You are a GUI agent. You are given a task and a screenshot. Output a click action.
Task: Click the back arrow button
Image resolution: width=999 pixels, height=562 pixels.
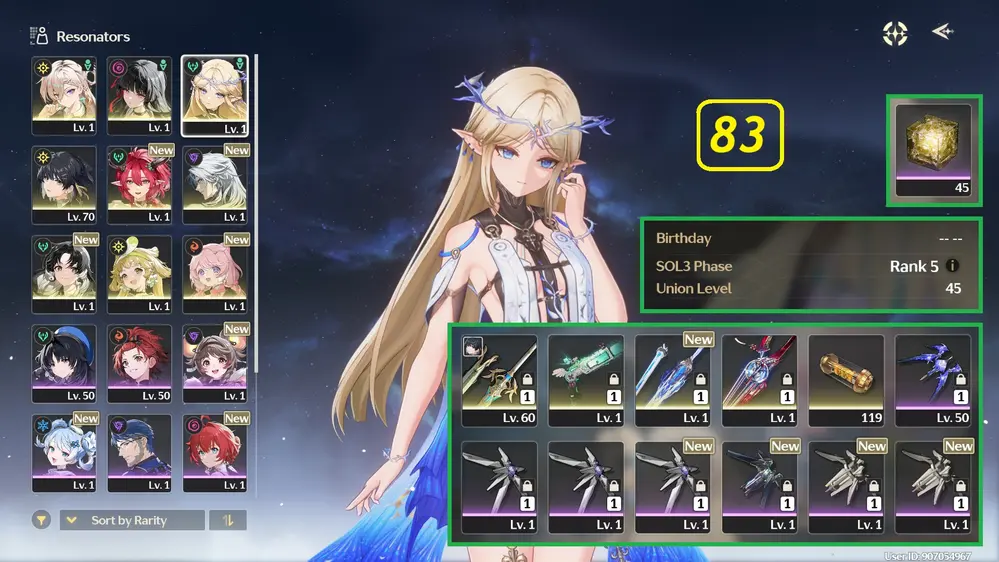point(942,32)
